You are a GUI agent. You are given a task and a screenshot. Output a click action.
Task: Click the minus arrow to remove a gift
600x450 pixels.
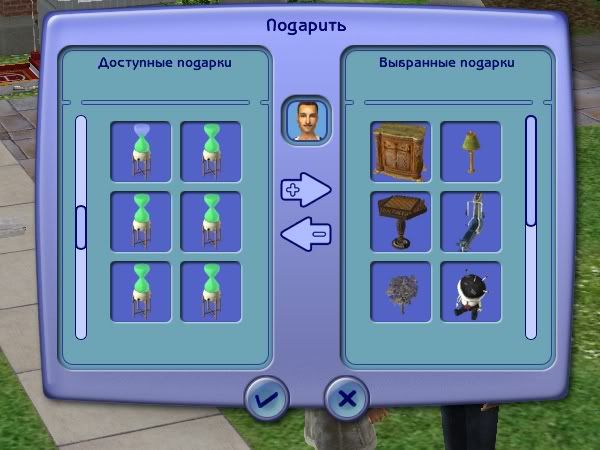305,235
